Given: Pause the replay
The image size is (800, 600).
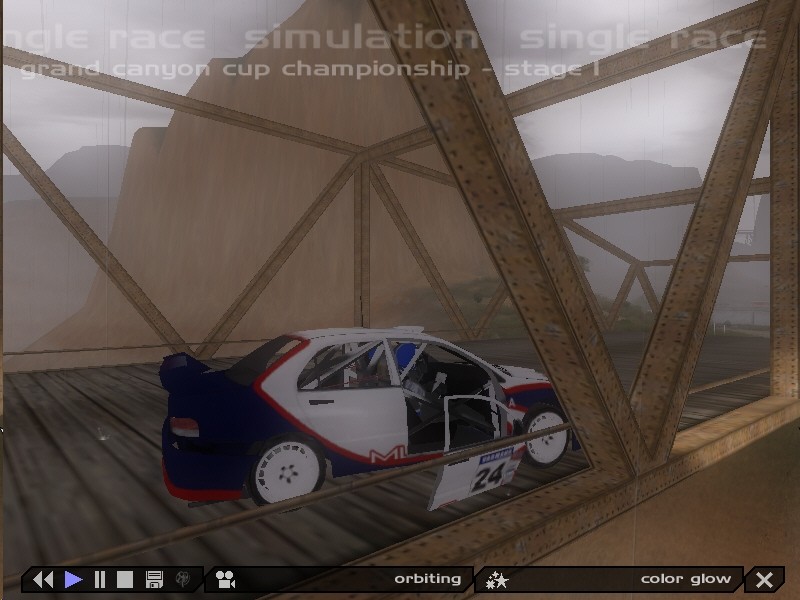Looking at the screenshot, I should [x=99, y=579].
